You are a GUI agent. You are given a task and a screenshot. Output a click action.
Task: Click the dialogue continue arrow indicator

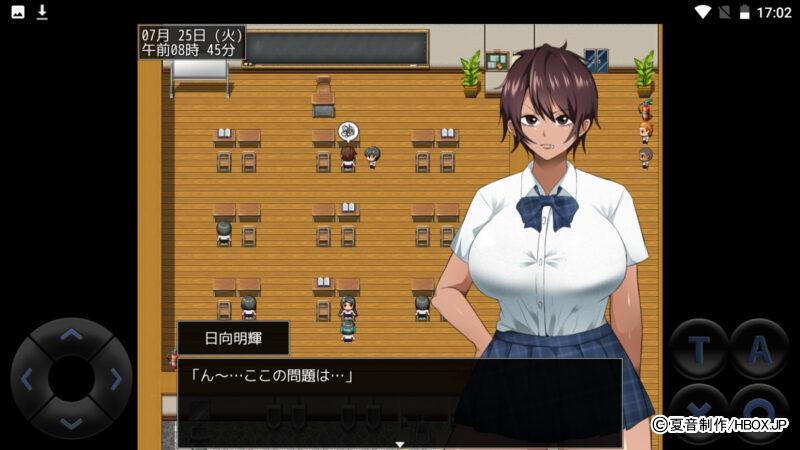400,442
